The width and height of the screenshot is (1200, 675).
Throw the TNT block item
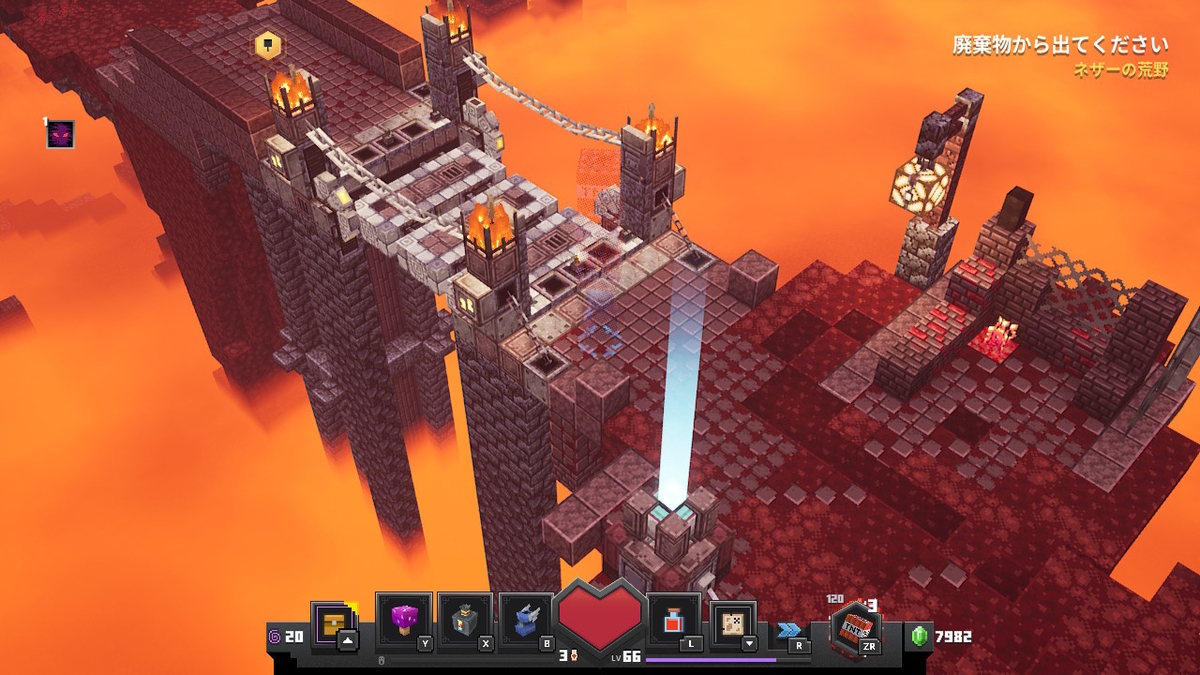tap(853, 629)
